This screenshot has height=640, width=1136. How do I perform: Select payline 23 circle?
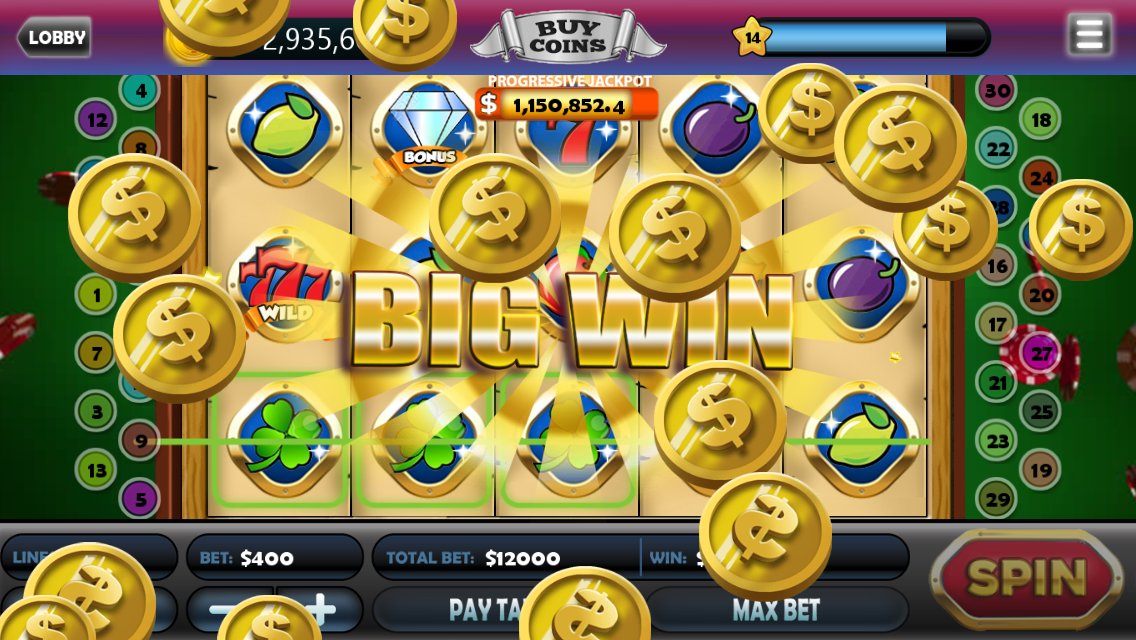[997, 440]
